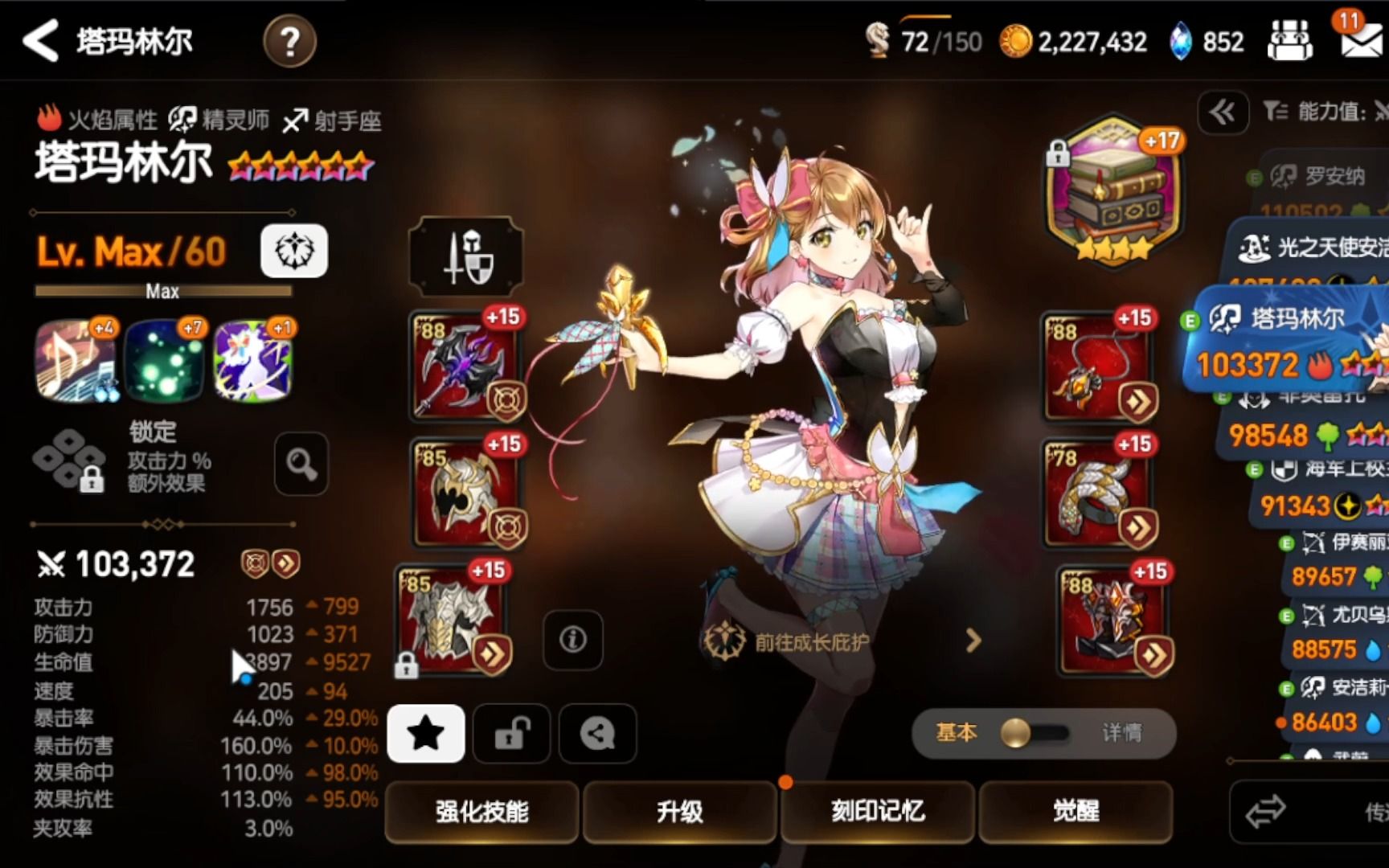1389x868 pixels.
Task: Open the first skill icon with +4
Action: click(77, 361)
